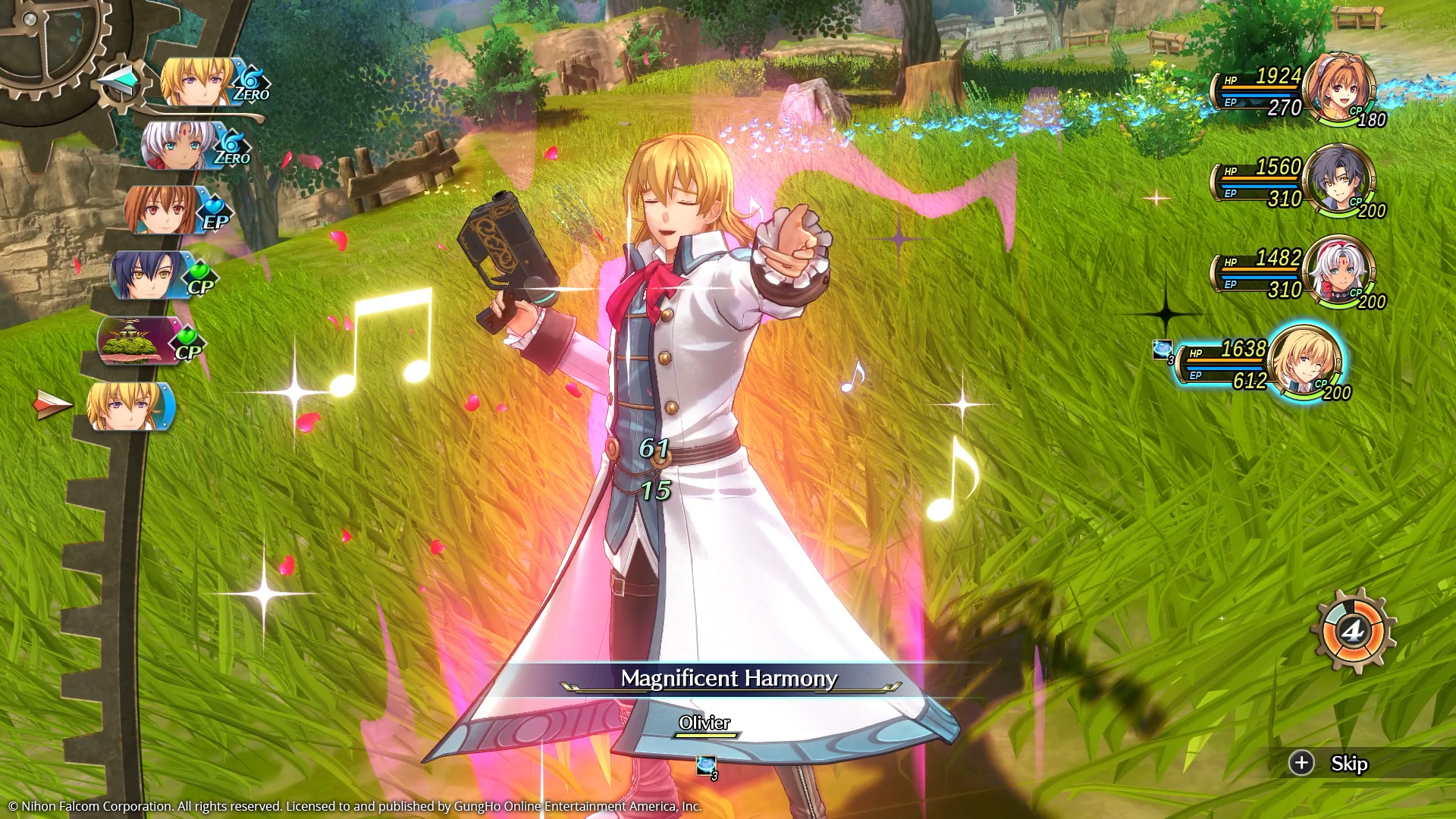
Task: Click the top turn order portrait with Zero bonus
Action: point(199,82)
